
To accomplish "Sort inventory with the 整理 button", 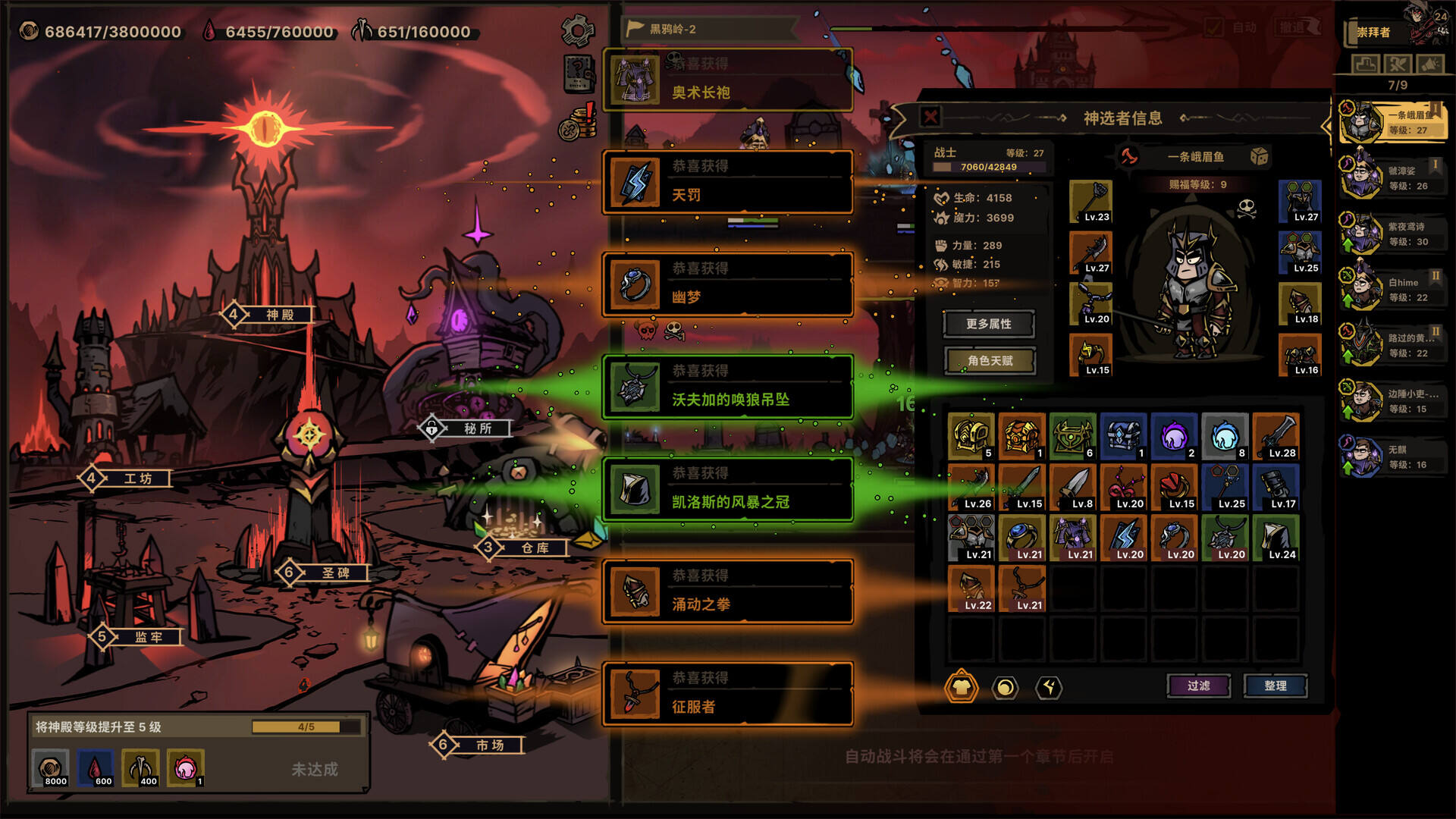I will click(1275, 686).
